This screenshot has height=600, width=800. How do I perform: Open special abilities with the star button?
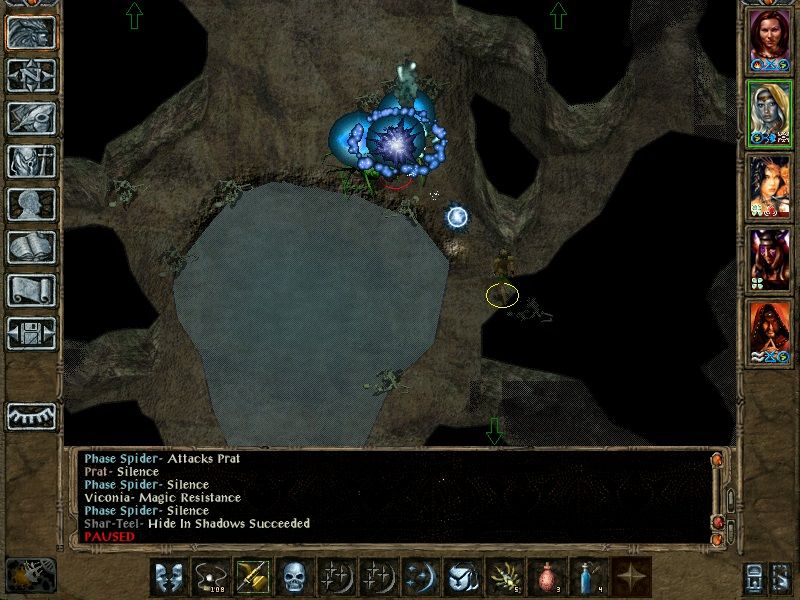pos(629,578)
